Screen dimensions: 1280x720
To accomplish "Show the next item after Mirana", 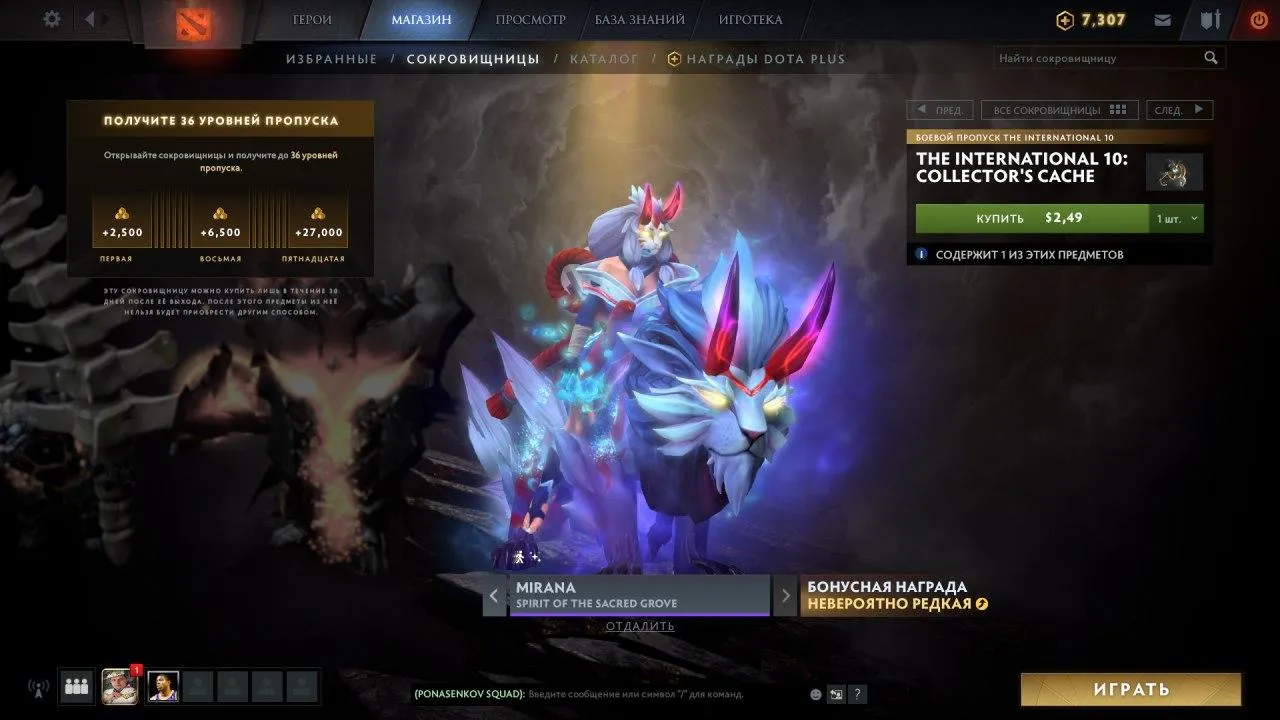I will [786, 596].
